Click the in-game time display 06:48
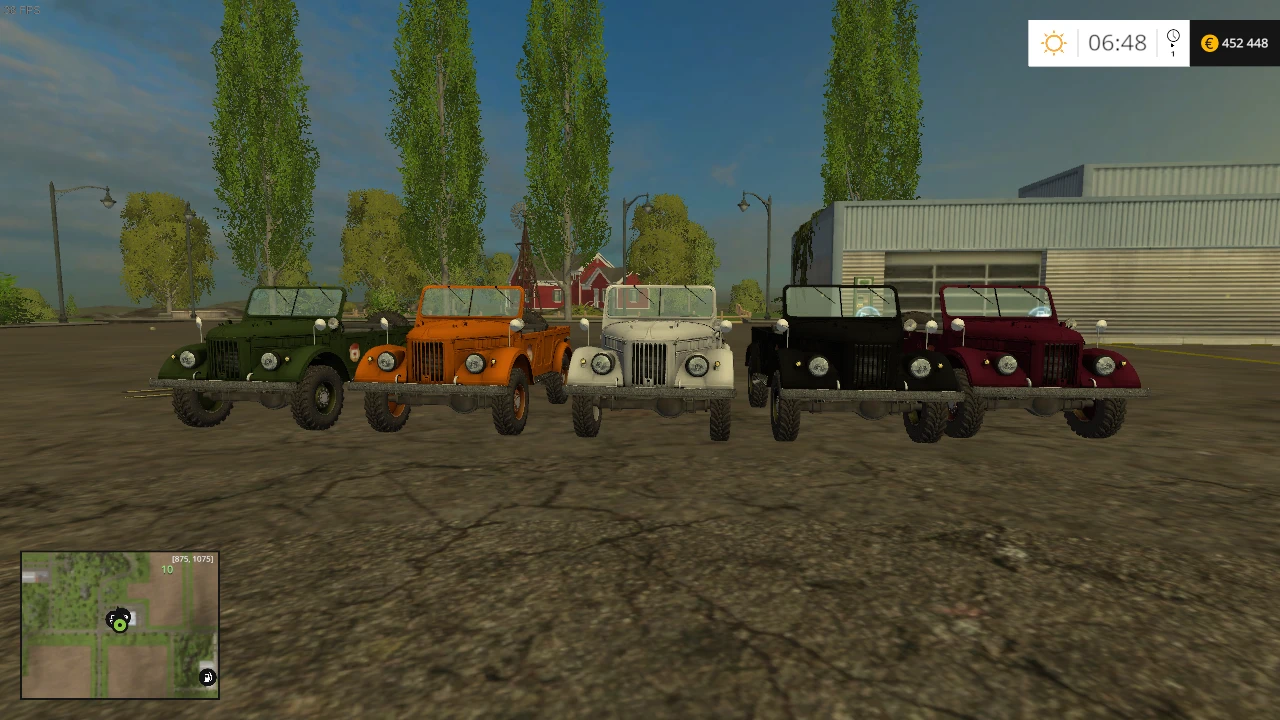This screenshot has width=1280, height=720. point(1119,43)
